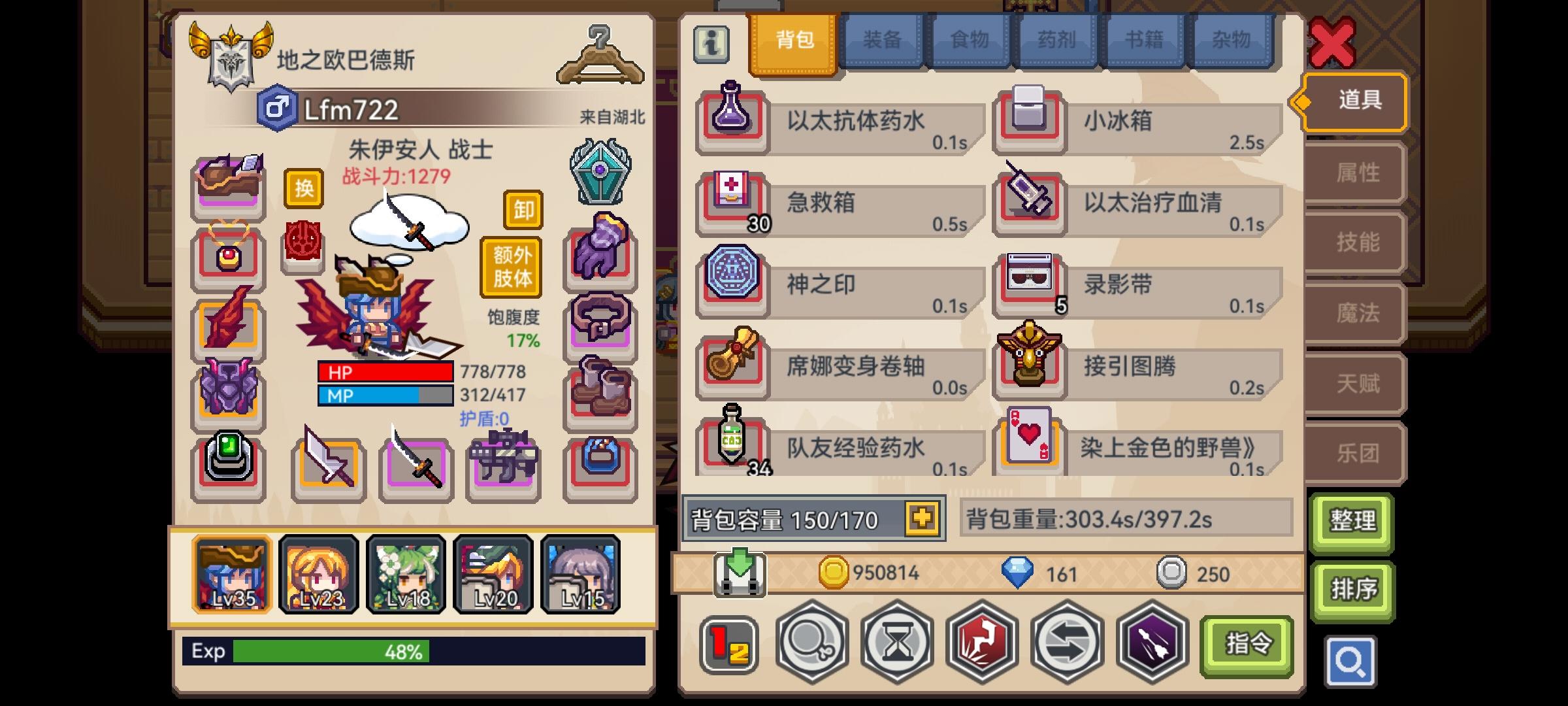Viewport: 1568px width, 706px height.
Task: Select the Lv23 party member portrait
Action: click(318, 576)
